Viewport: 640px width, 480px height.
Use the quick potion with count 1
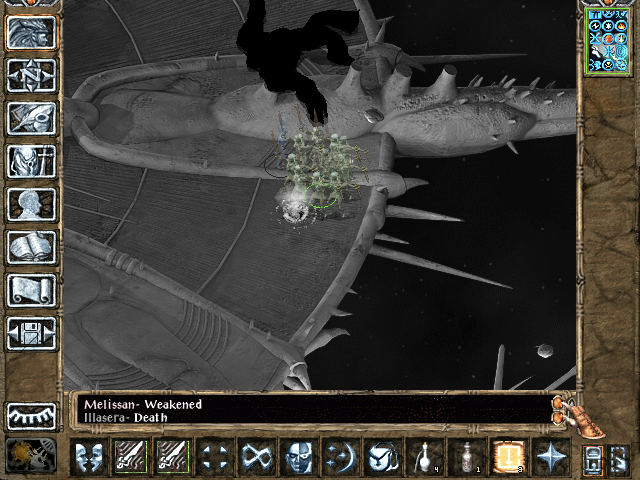[466, 456]
